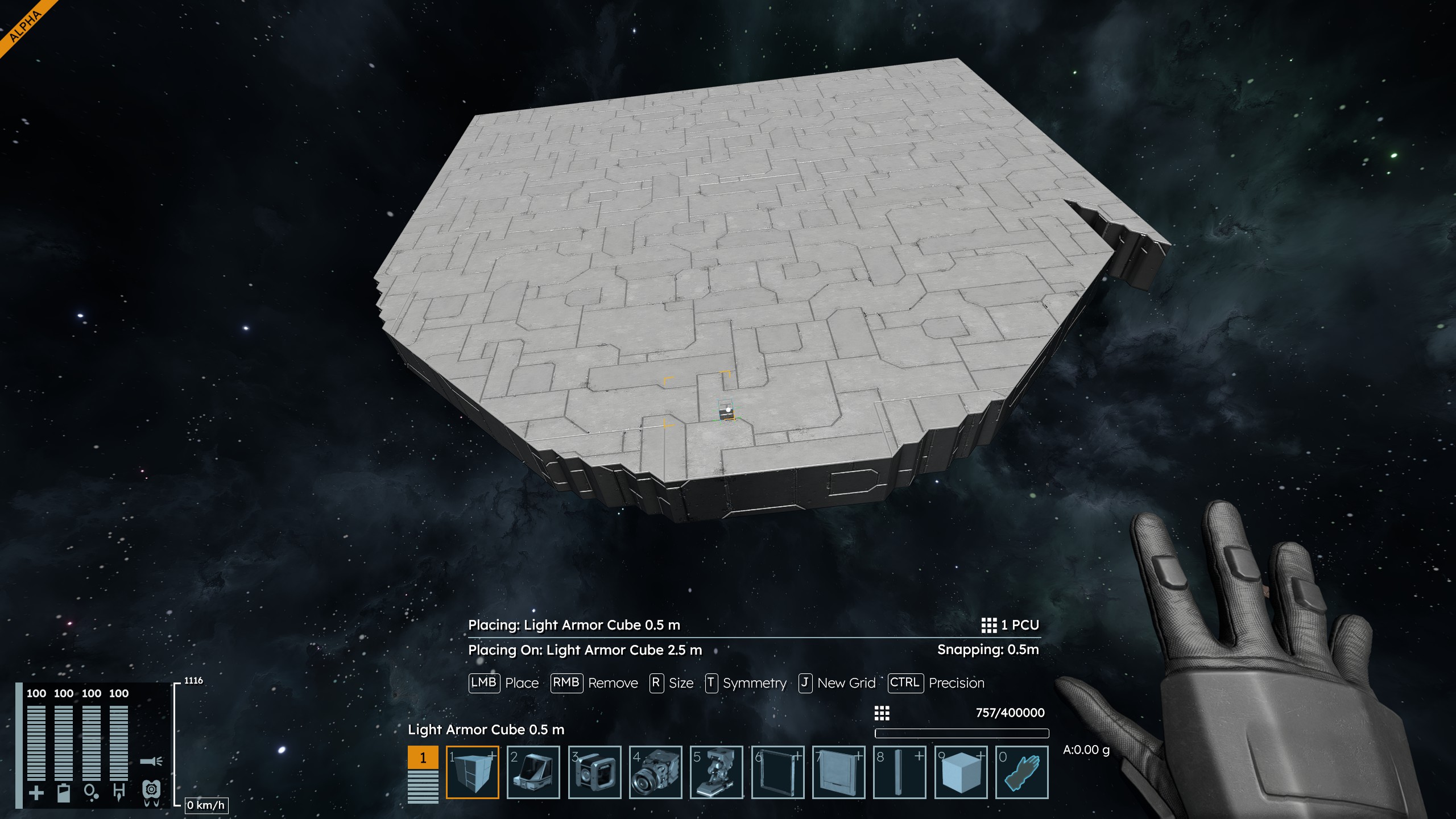Choose the cockpit block in slot 2
This screenshot has width=1456, height=819.
(533, 772)
